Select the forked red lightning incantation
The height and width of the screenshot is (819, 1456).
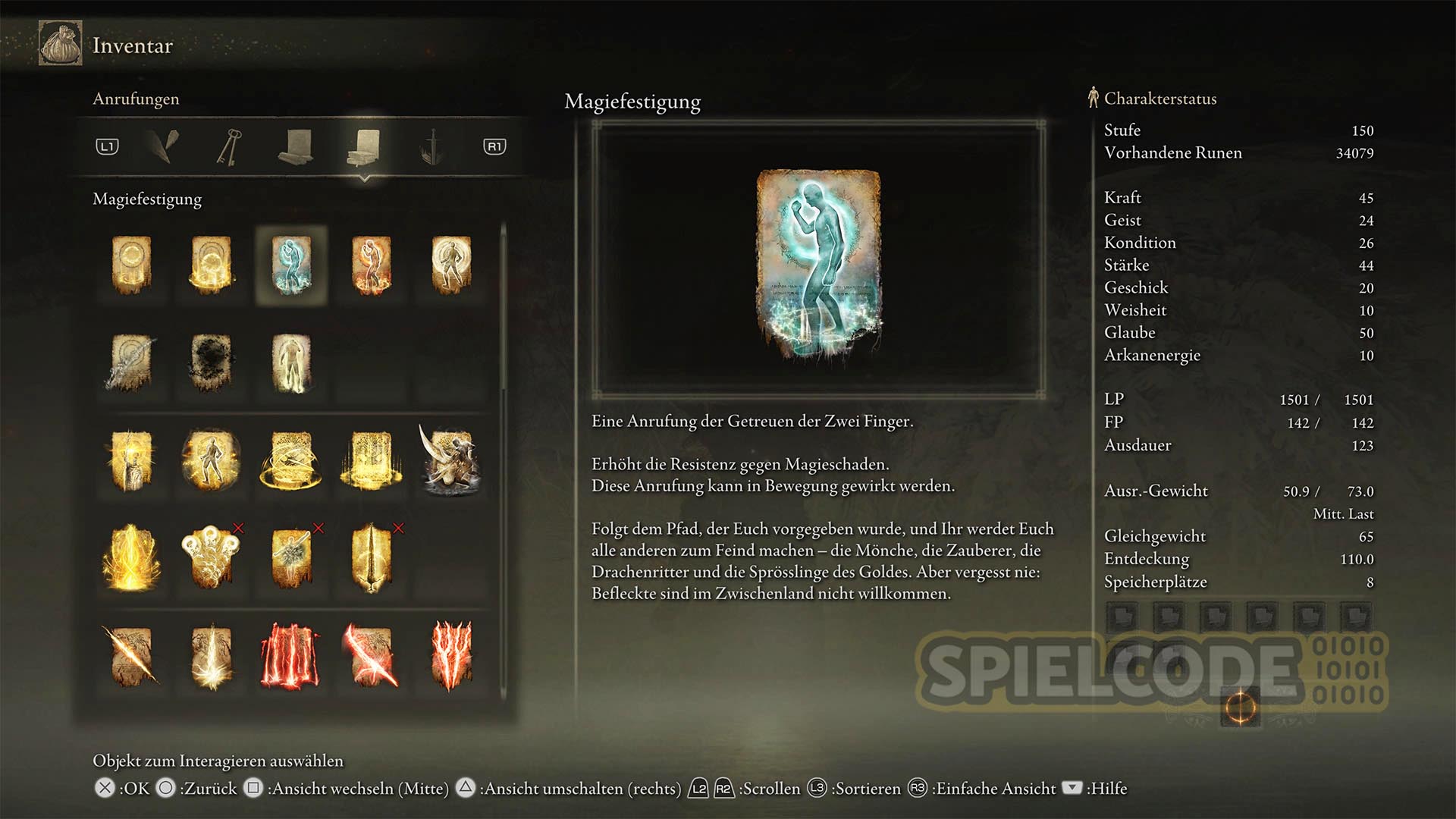(x=450, y=655)
